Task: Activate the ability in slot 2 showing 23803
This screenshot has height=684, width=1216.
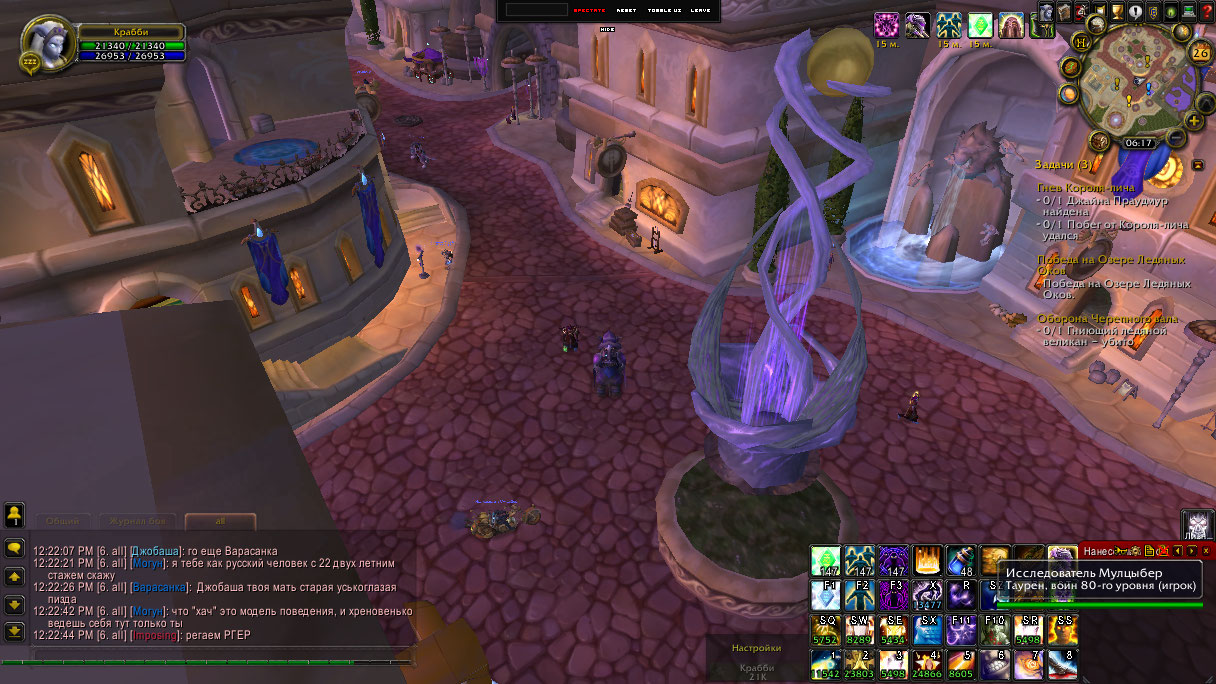Action: pos(860,664)
